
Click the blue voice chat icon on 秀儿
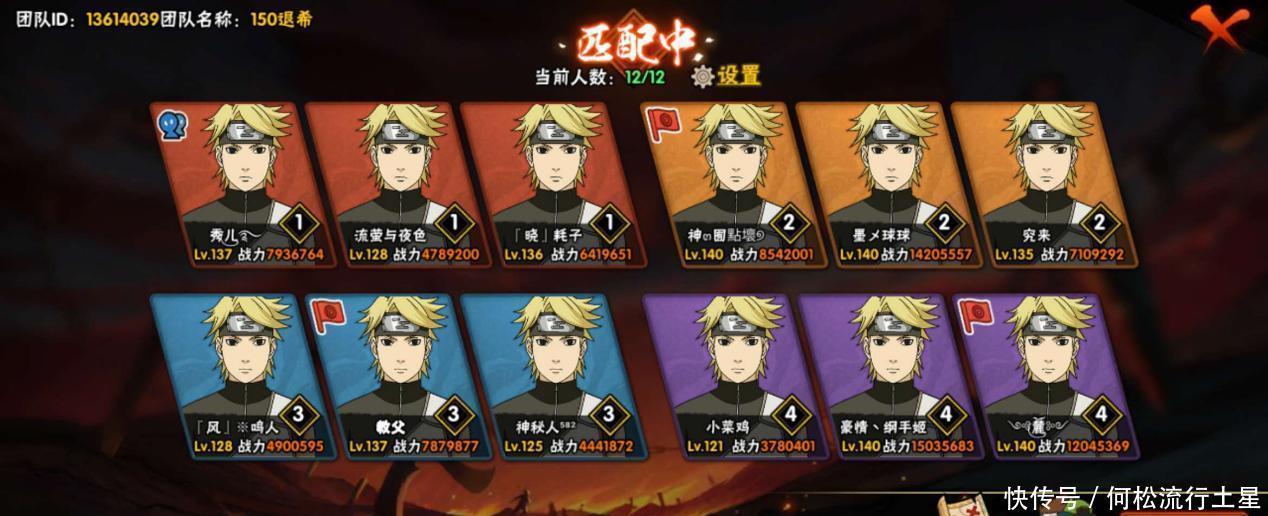pos(172,125)
